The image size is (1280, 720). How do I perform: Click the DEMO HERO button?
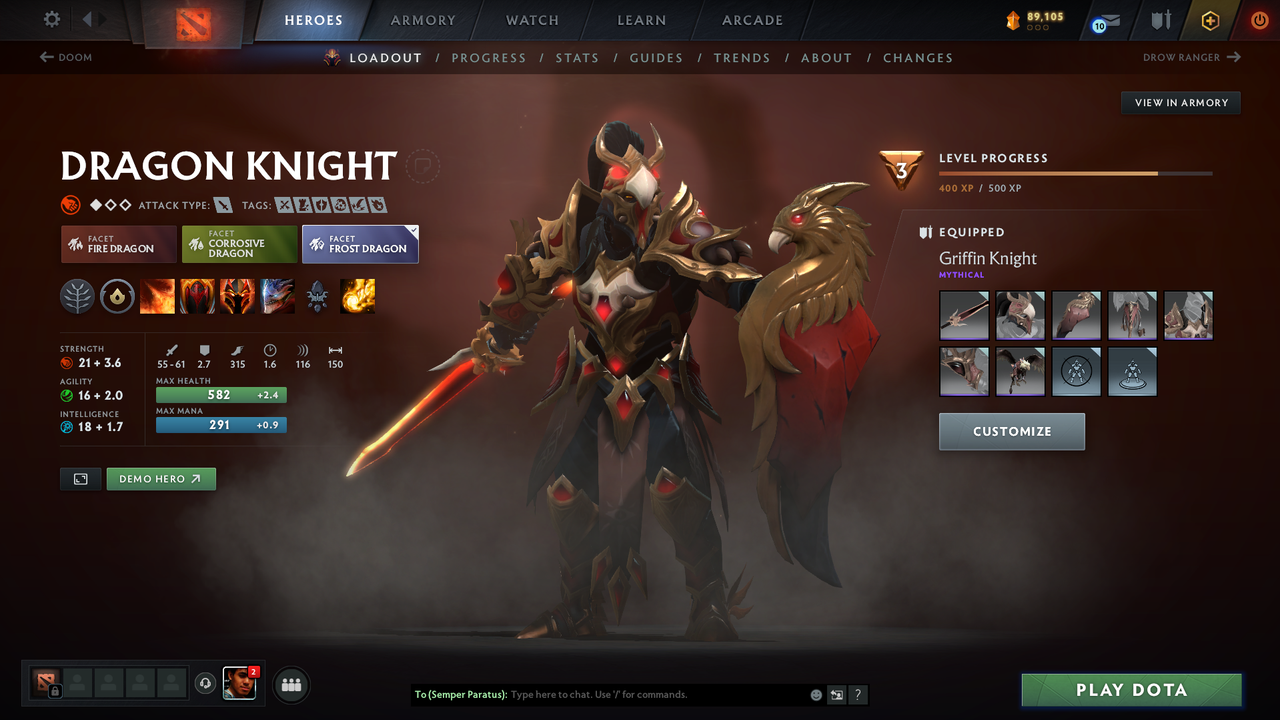coord(161,479)
